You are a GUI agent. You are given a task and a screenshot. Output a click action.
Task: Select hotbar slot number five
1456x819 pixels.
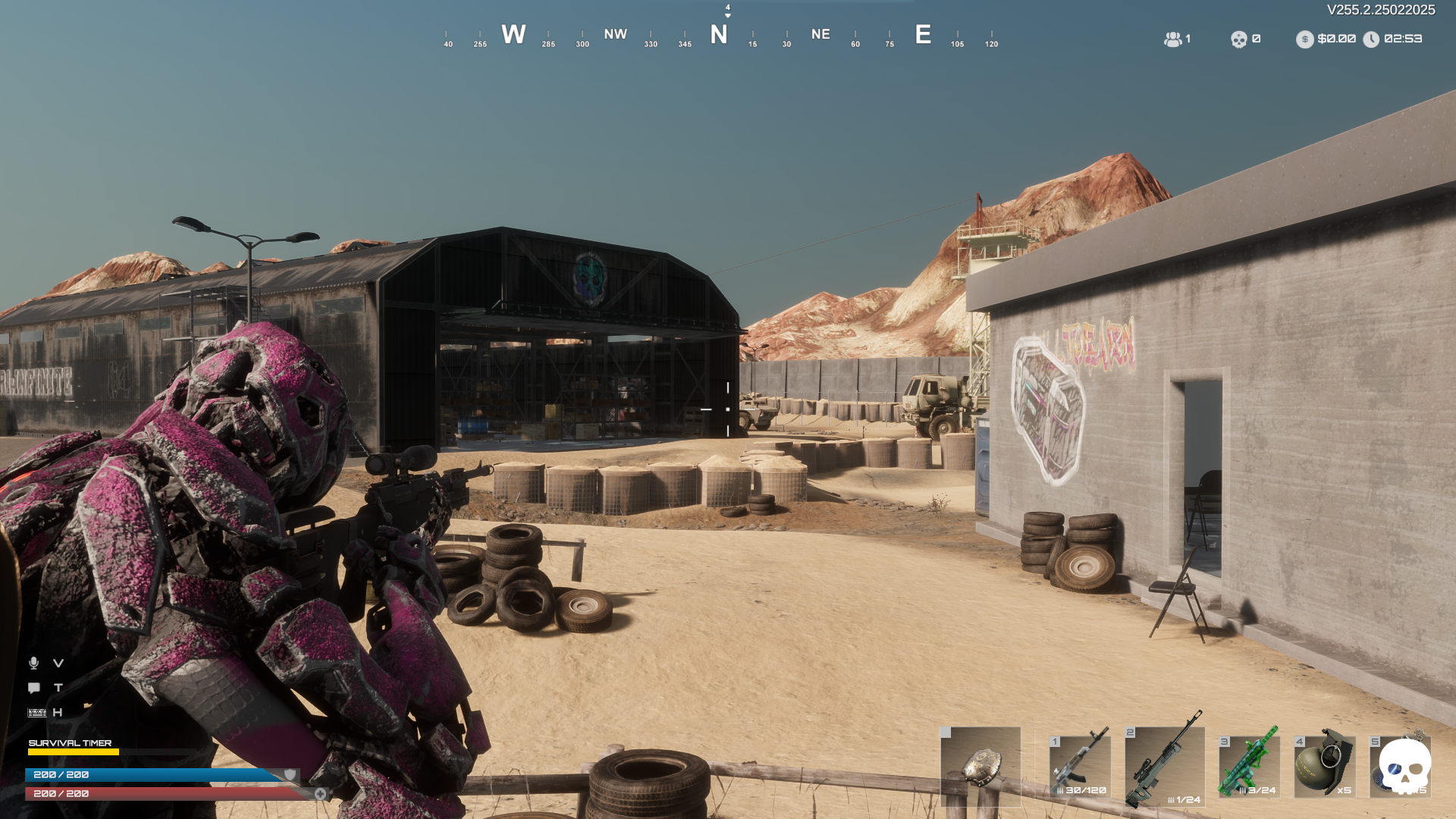(x=1400, y=766)
